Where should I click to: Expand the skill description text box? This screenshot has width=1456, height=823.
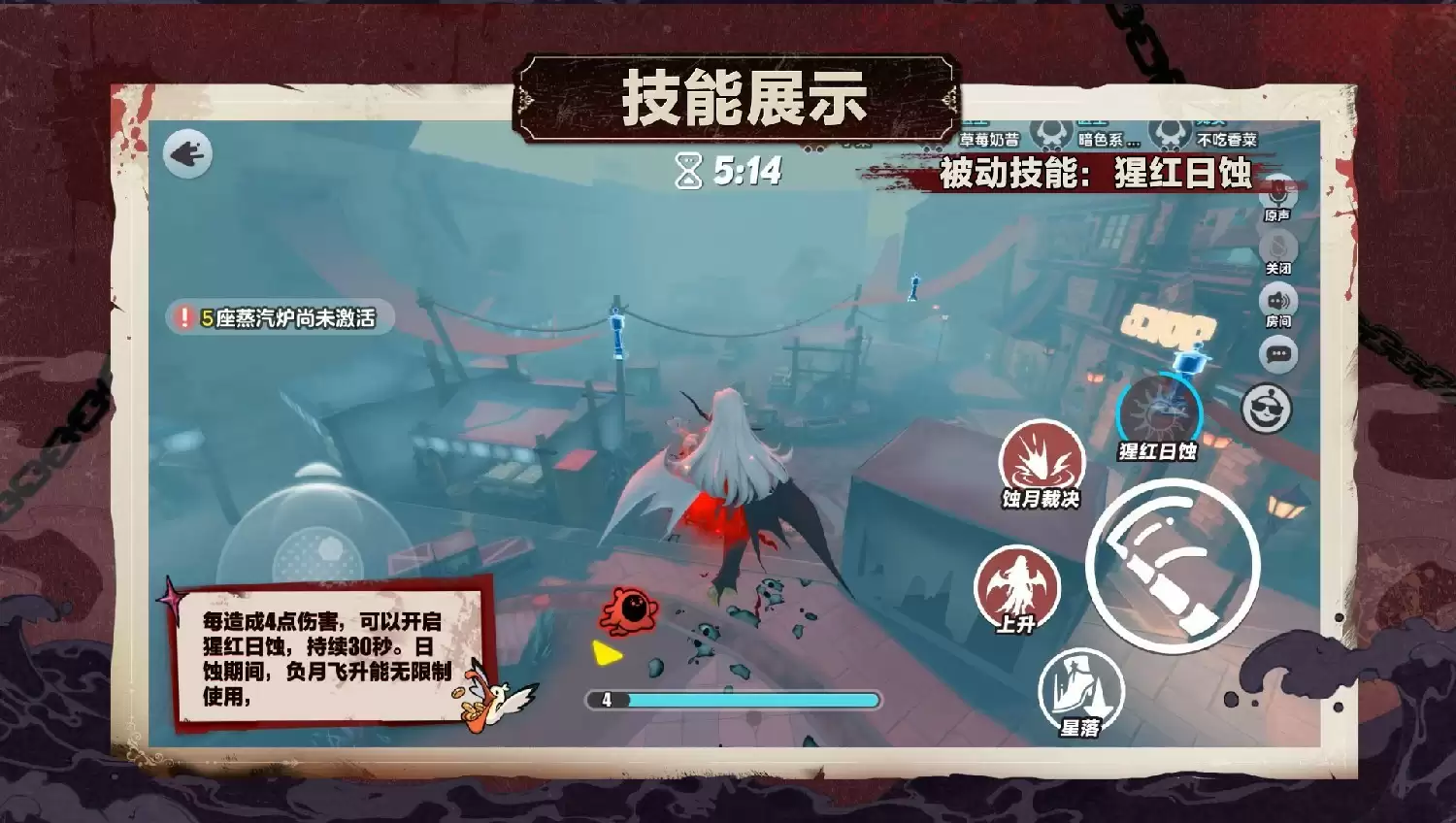point(330,660)
